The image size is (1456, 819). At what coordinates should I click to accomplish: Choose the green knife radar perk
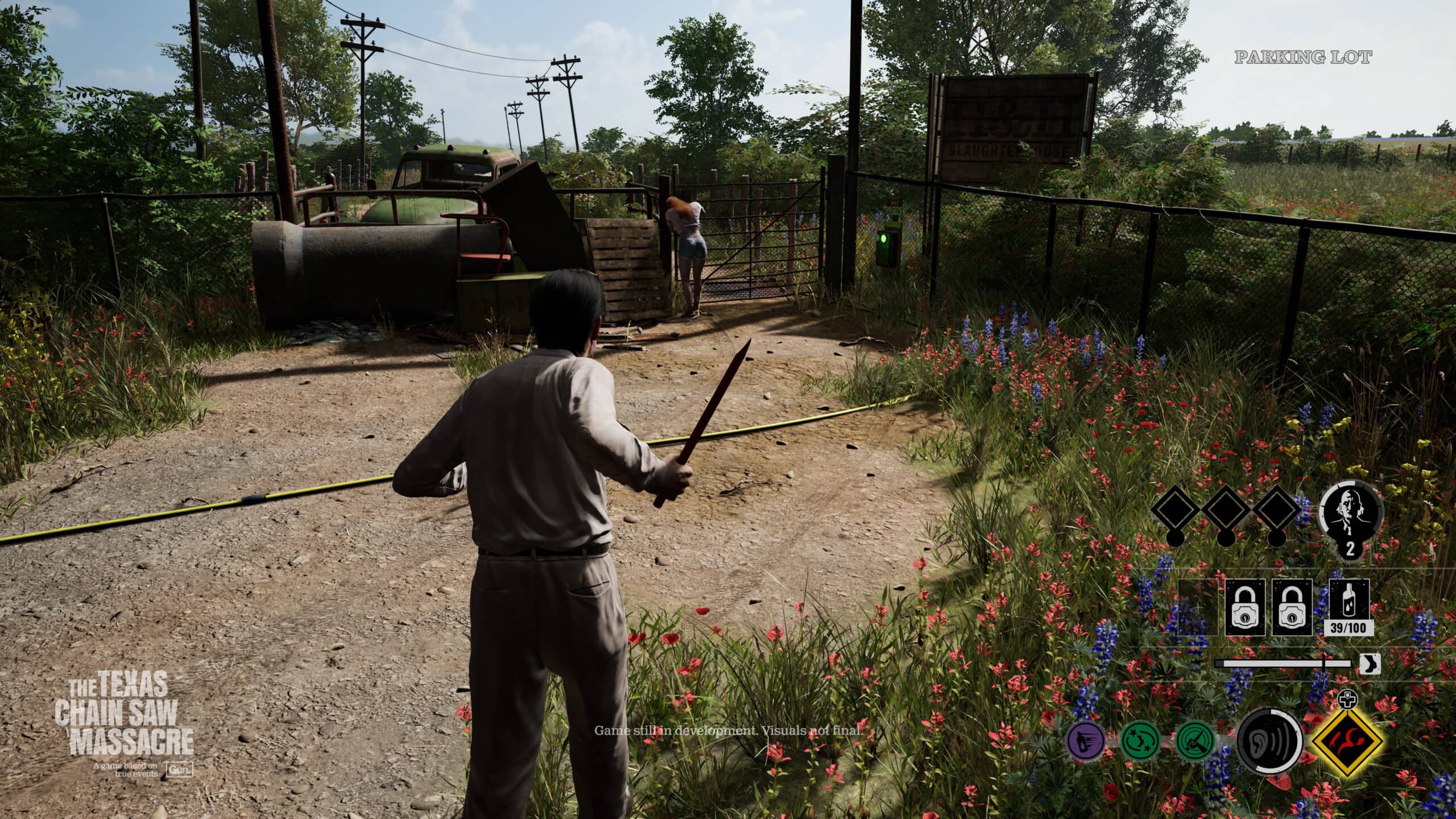coord(1196,756)
